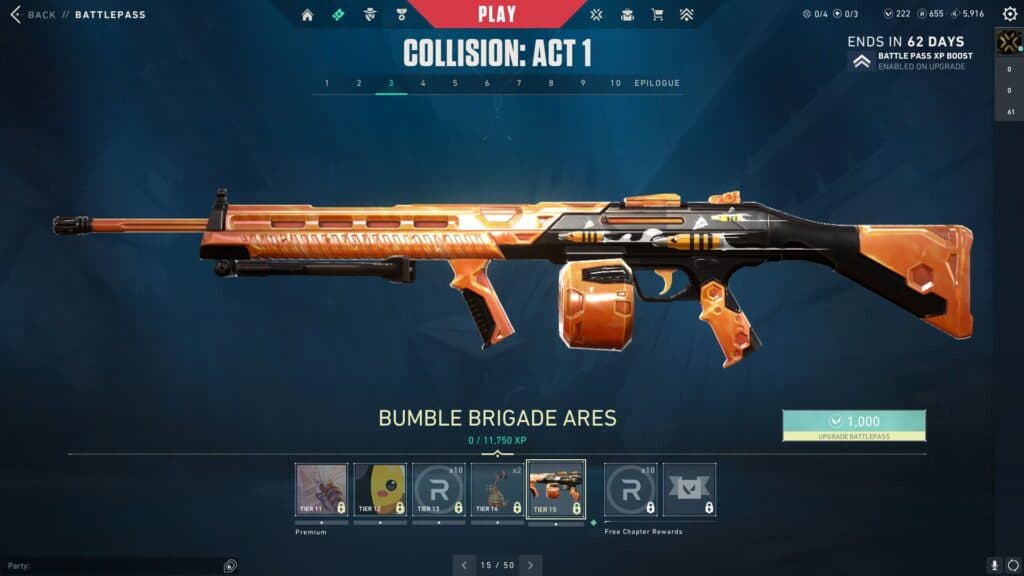Select the Tier 12 yellow buddy reward
This screenshot has width=1024, height=576.
[x=380, y=489]
